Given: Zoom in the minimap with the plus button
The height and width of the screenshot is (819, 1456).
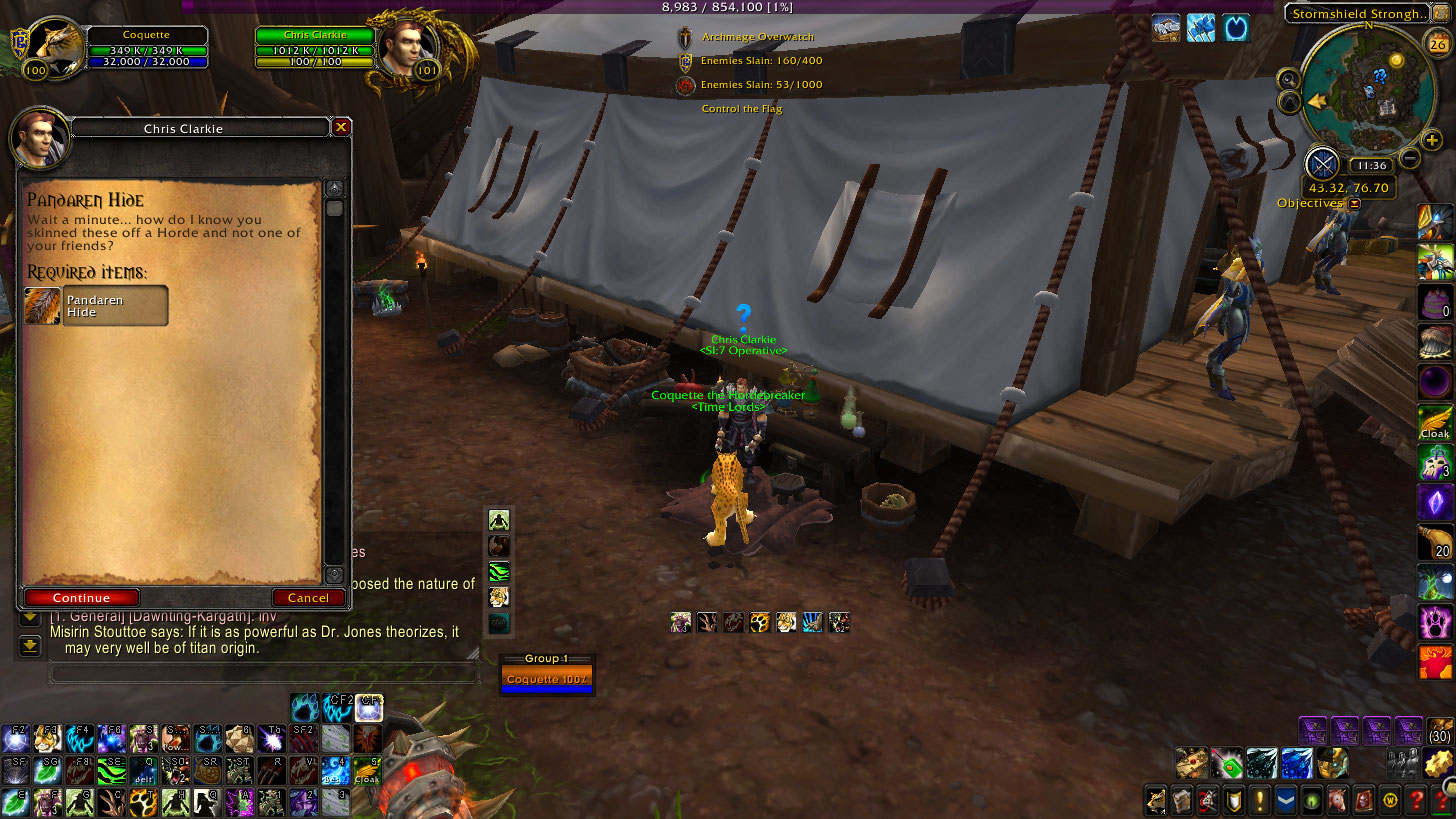Looking at the screenshot, I should [1432, 140].
